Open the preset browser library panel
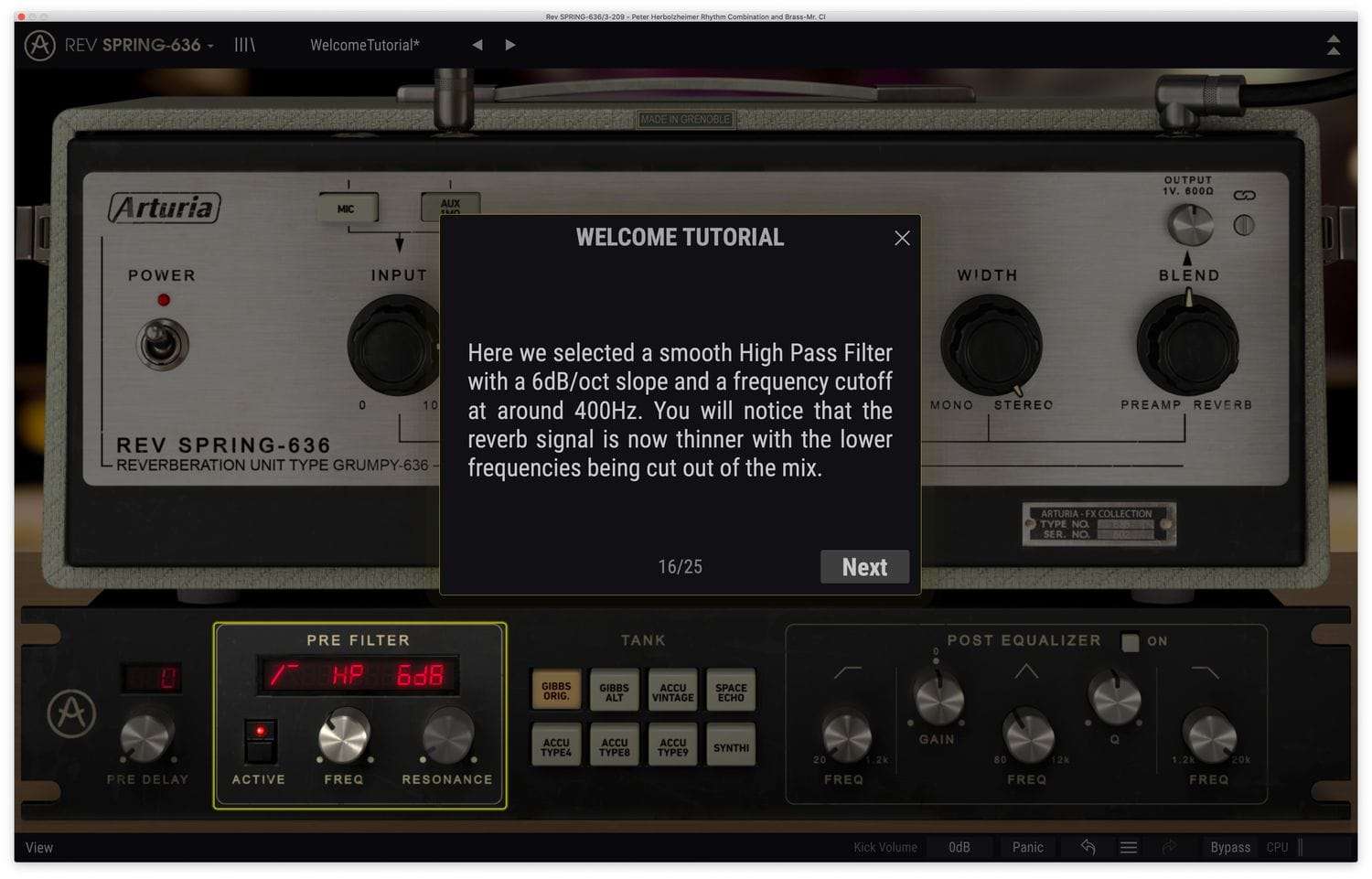This screenshot has height=879, width=1372. [244, 45]
